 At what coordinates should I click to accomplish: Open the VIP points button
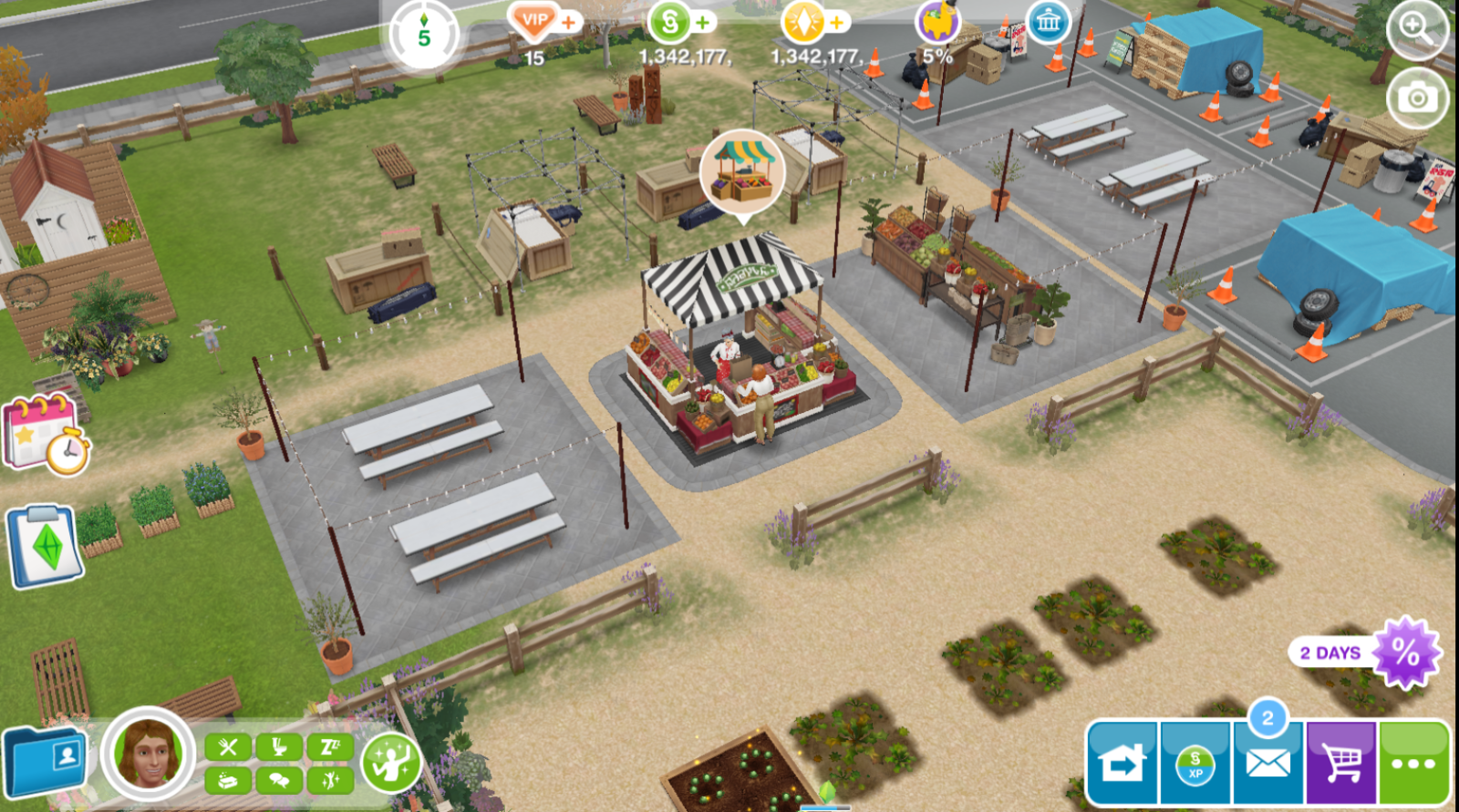click(533, 20)
